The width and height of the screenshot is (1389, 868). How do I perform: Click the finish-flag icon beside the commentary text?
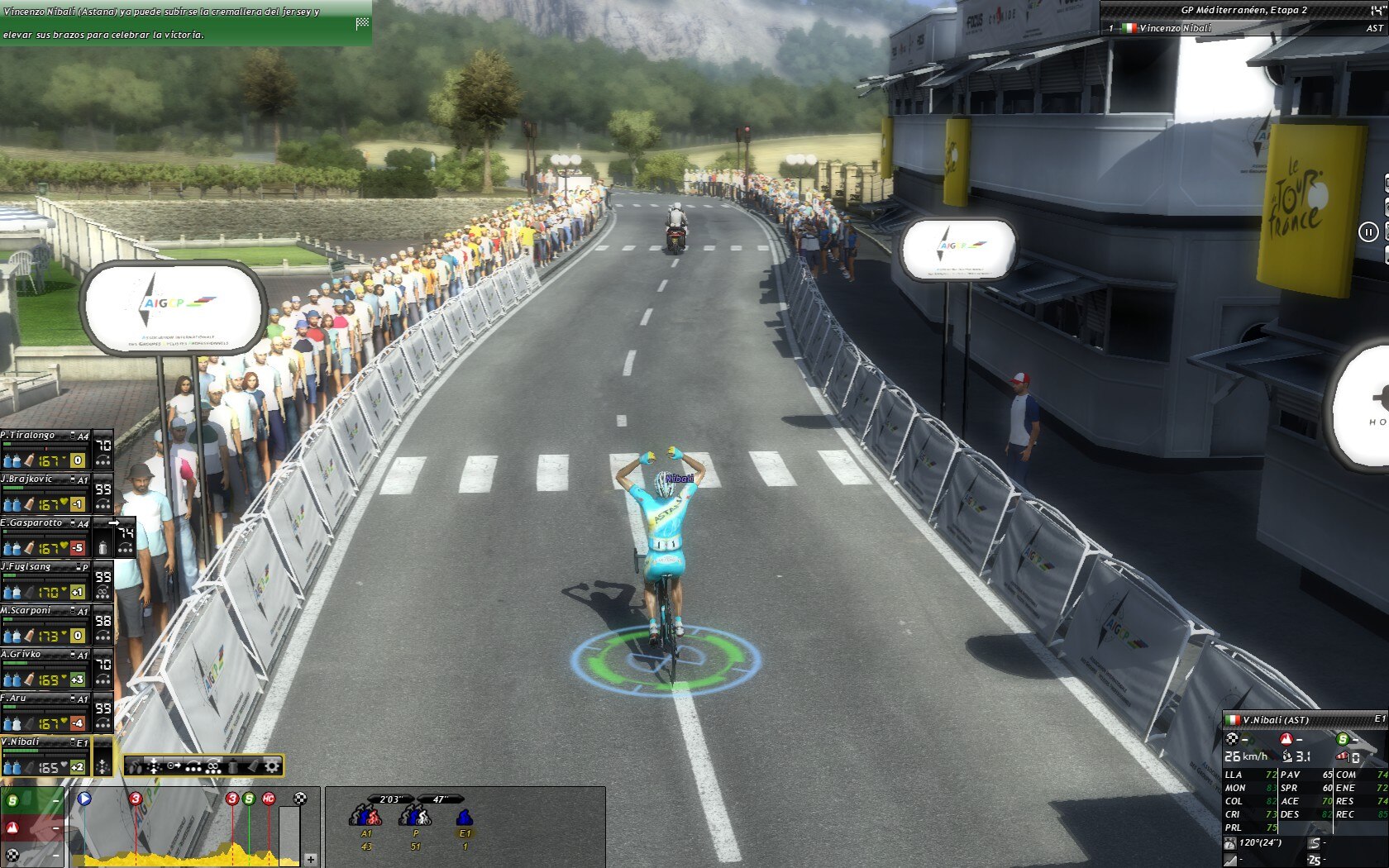click(x=362, y=23)
